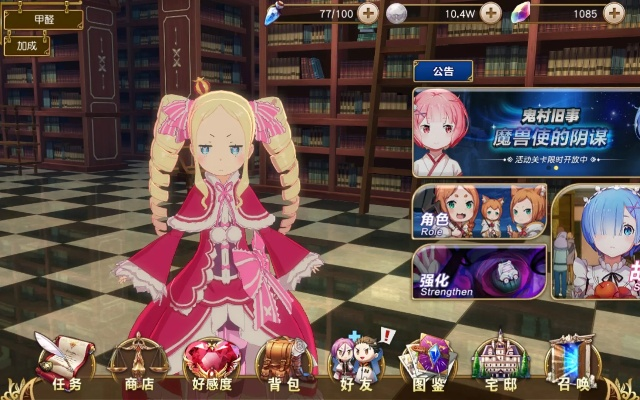Screen dimensions: 640x400
Task: Open the 好感度 affection screen
Action: pyautogui.click(x=210, y=363)
